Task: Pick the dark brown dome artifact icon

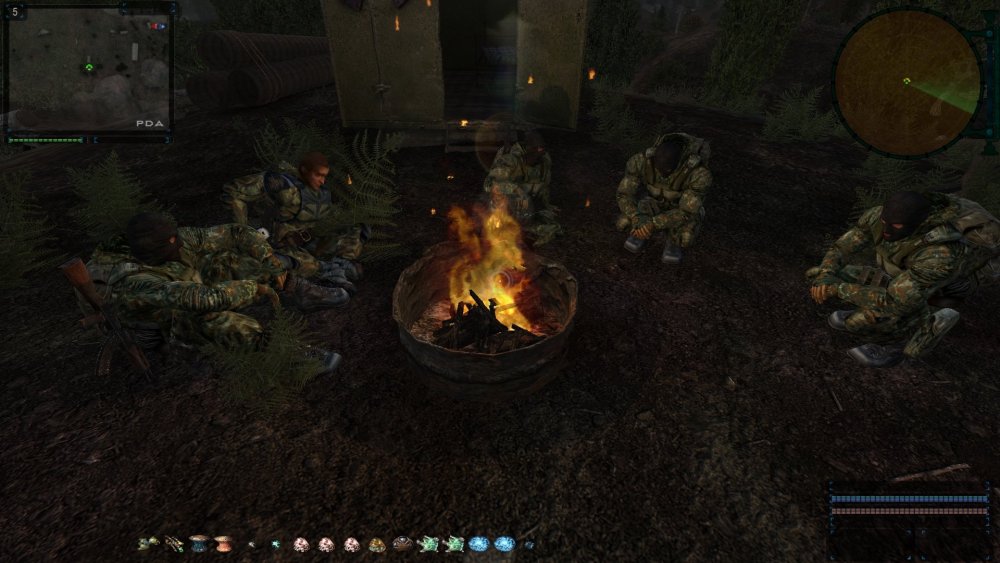Action: tap(402, 544)
